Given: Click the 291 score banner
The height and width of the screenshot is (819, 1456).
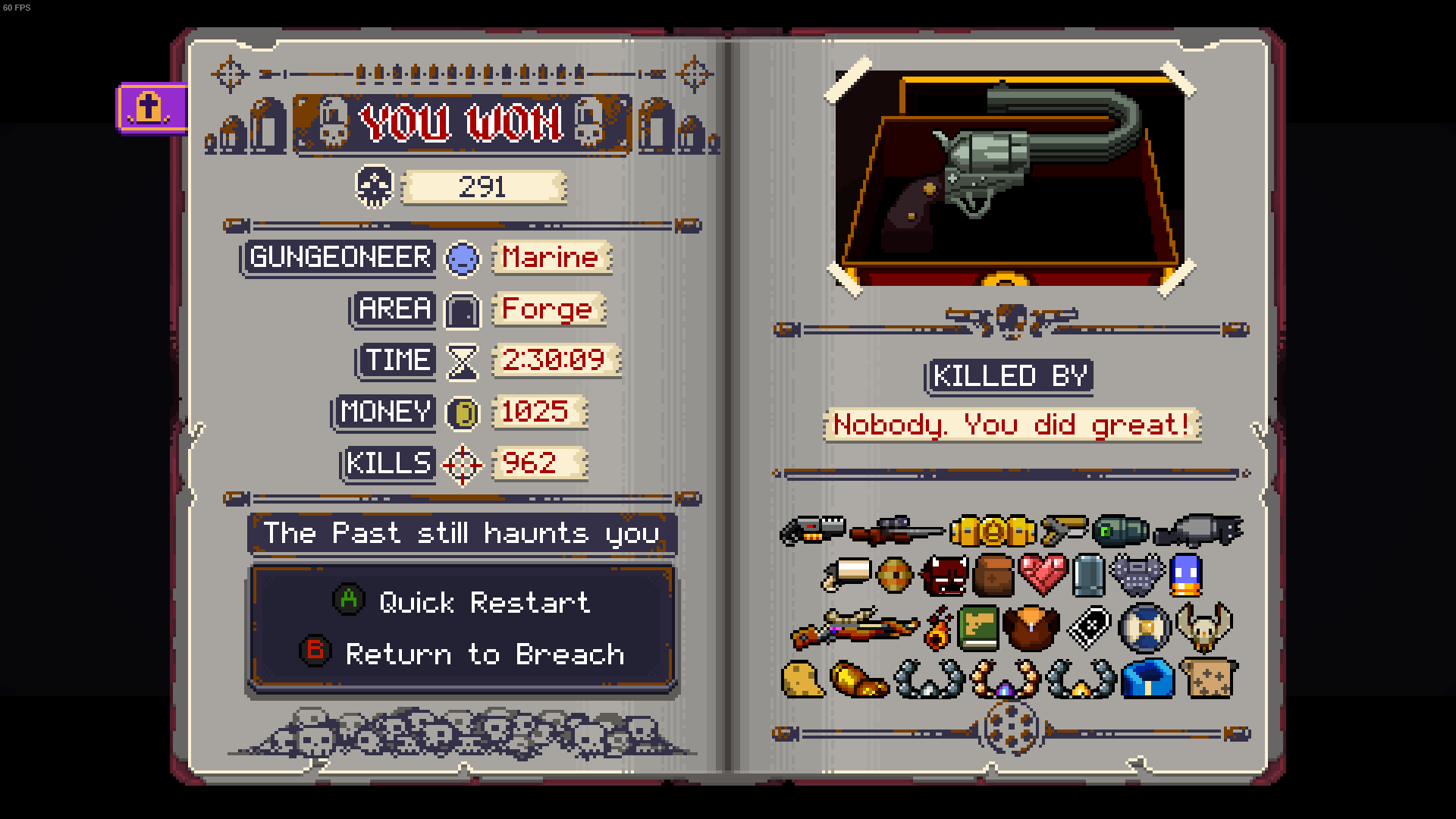Looking at the screenshot, I should (484, 186).
